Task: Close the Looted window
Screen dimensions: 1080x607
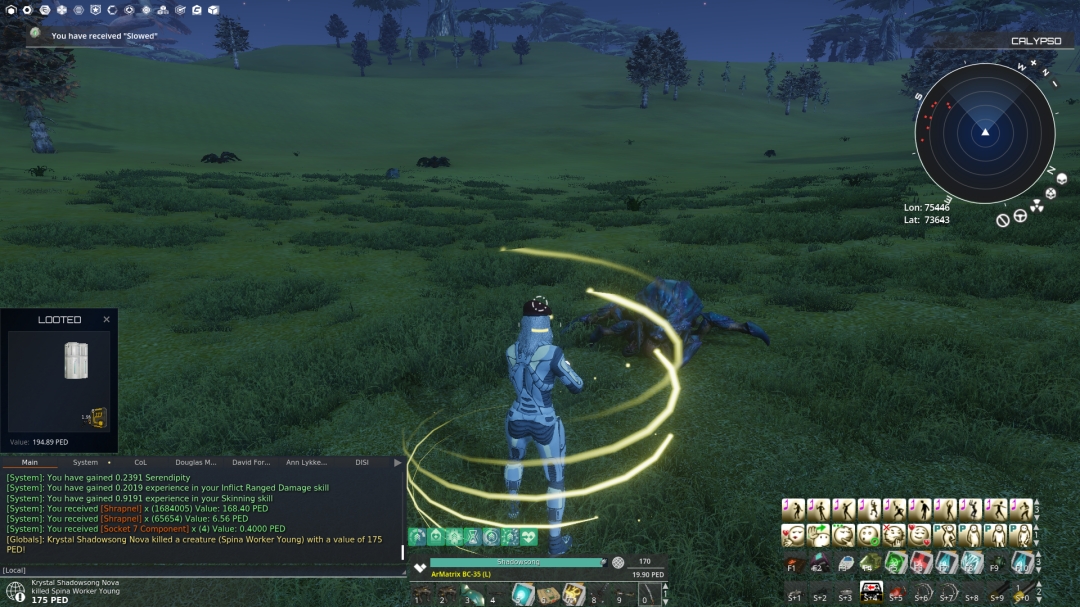Action: (106, 320)
